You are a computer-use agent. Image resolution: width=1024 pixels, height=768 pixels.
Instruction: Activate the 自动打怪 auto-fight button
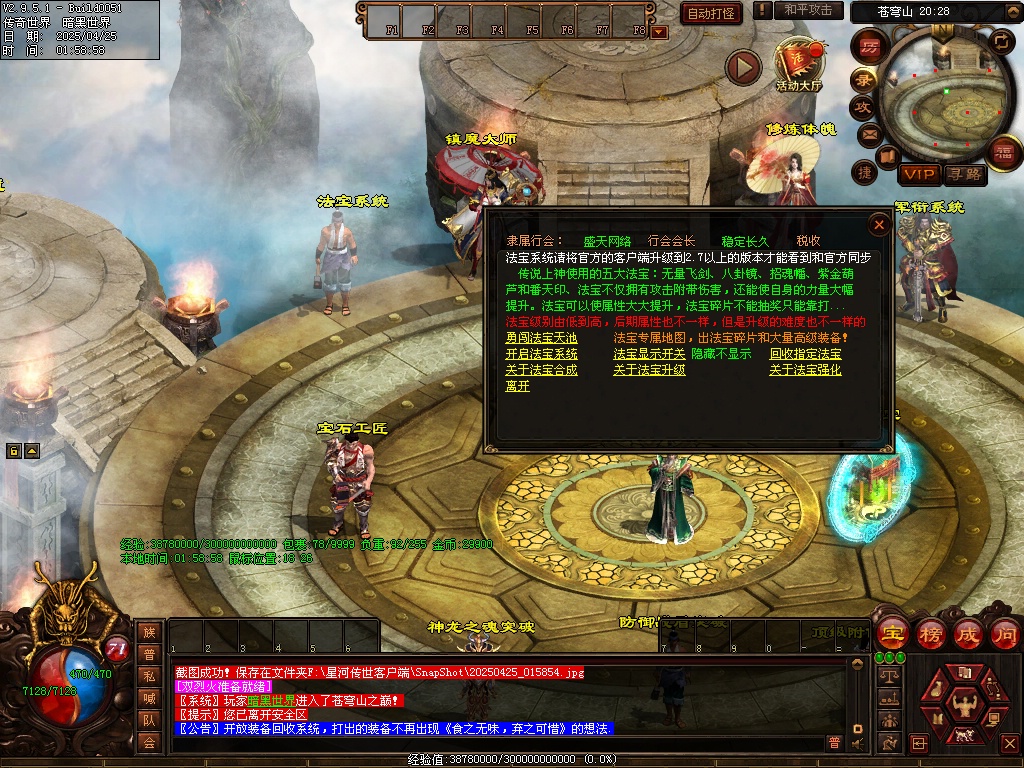tap(711, 13)
